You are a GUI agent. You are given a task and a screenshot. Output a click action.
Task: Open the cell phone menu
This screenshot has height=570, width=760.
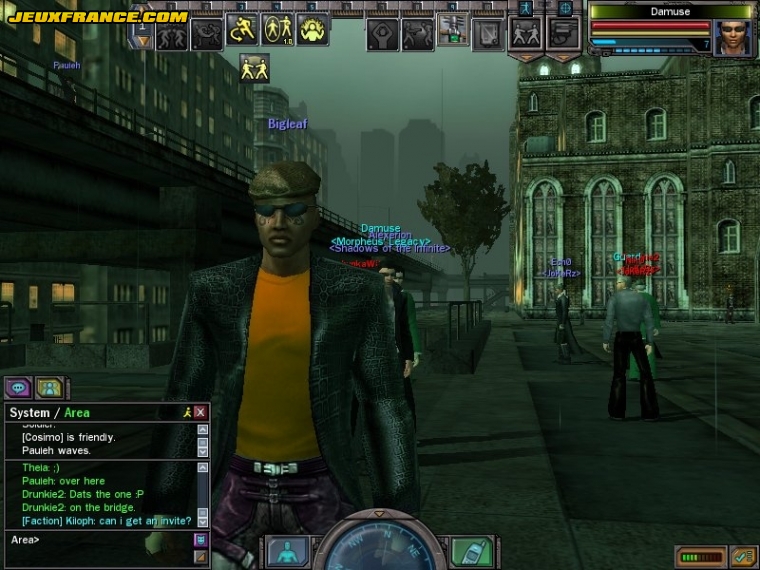[469, 551]
